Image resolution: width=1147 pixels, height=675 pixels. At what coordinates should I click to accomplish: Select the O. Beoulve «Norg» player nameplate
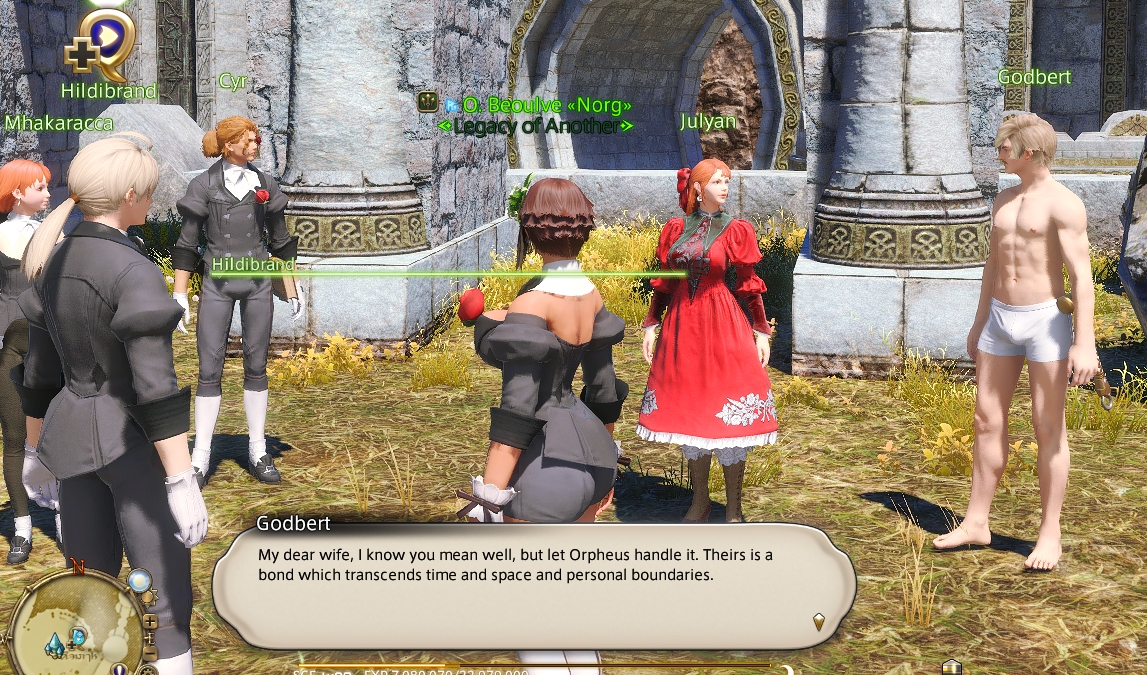coord(546,104)
